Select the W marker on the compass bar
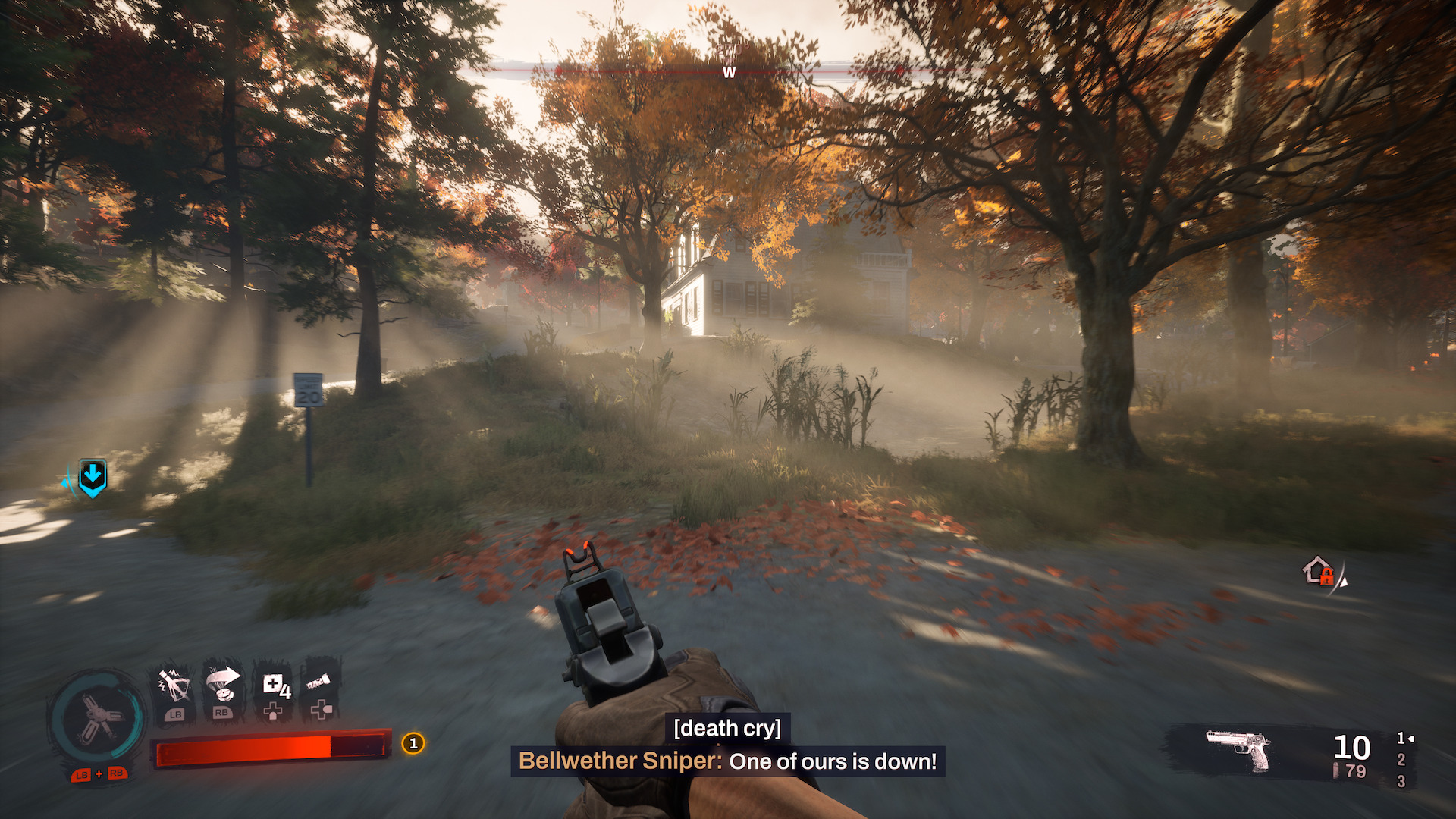Viewport: 1456px width, 819px height. pyautogui.click(x=730, y=73)
